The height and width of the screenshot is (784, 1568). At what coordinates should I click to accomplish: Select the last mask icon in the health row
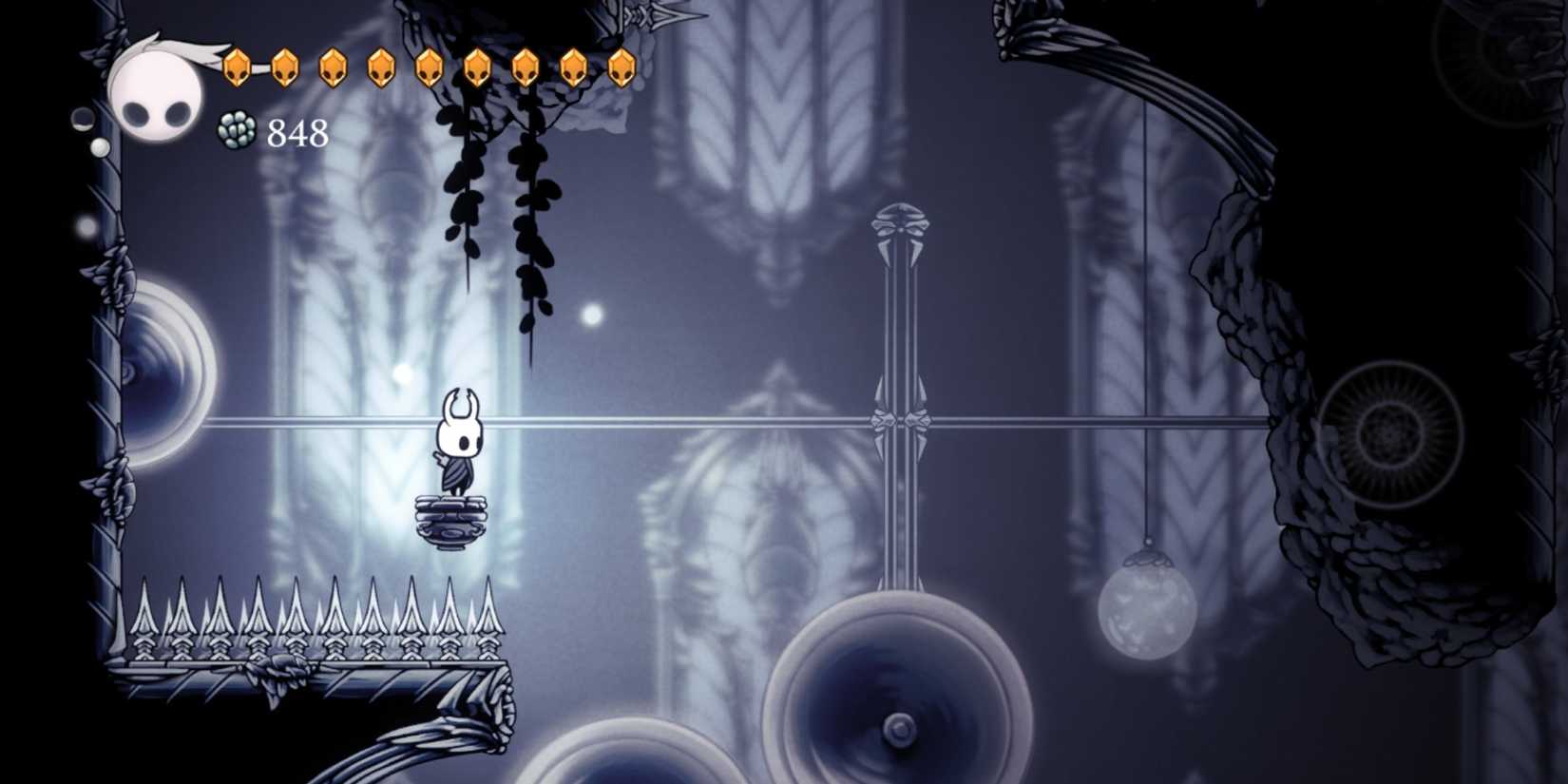point(624,68)
